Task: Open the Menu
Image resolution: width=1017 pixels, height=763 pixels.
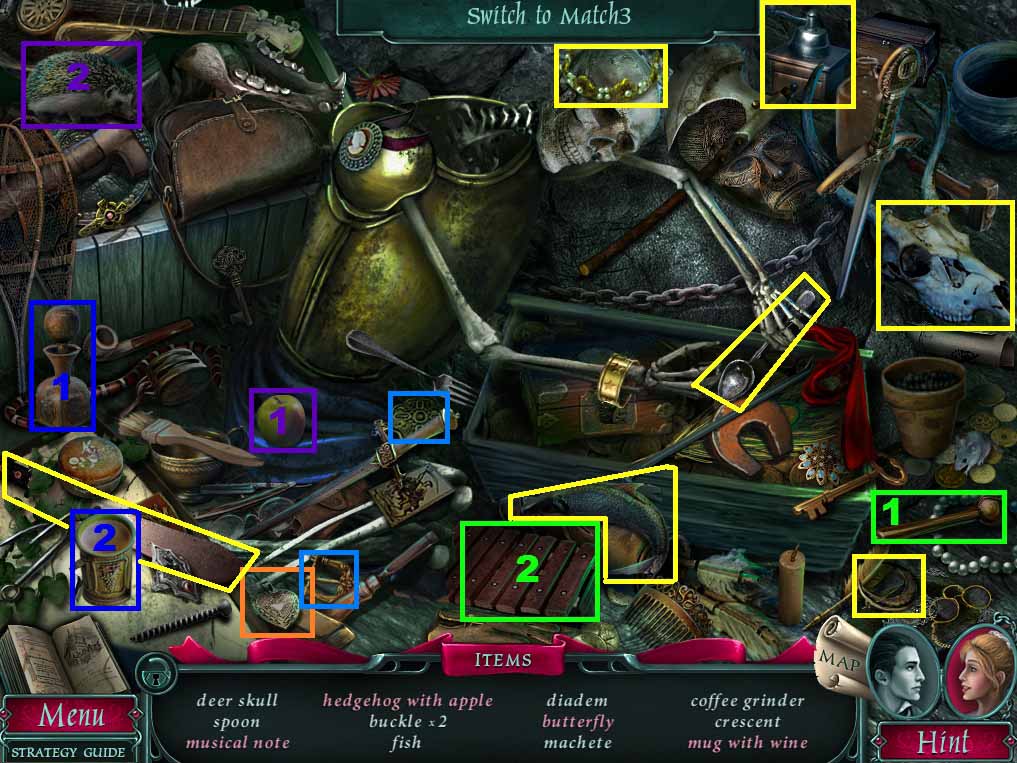Action: (70, 716)
